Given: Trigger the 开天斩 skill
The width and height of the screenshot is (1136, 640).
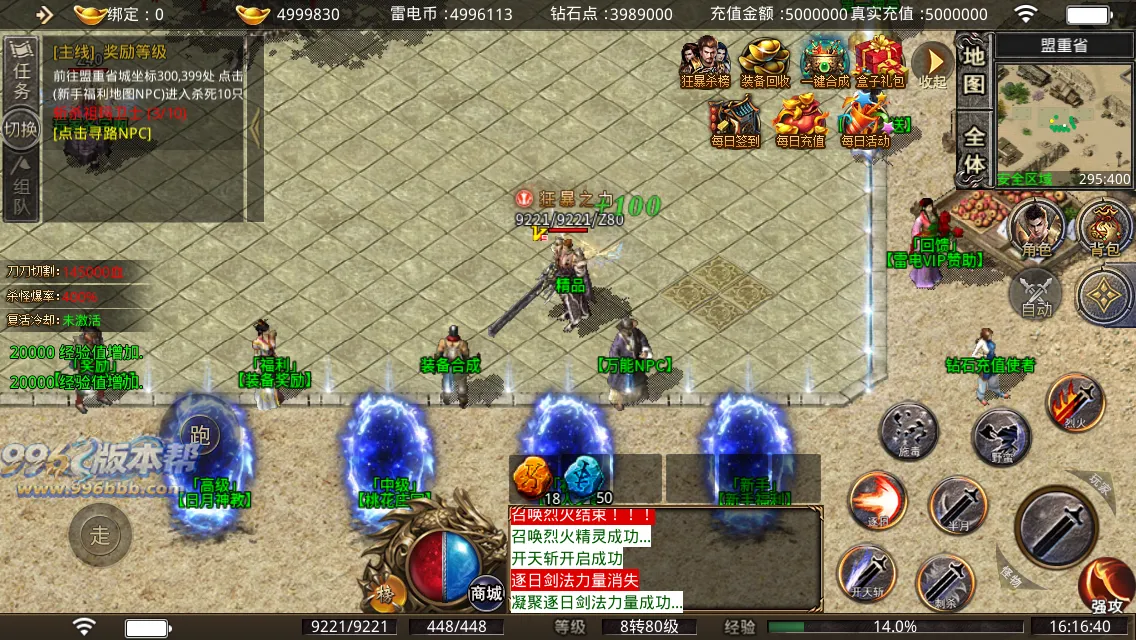Looking at the screenshot, I should 866,574.
